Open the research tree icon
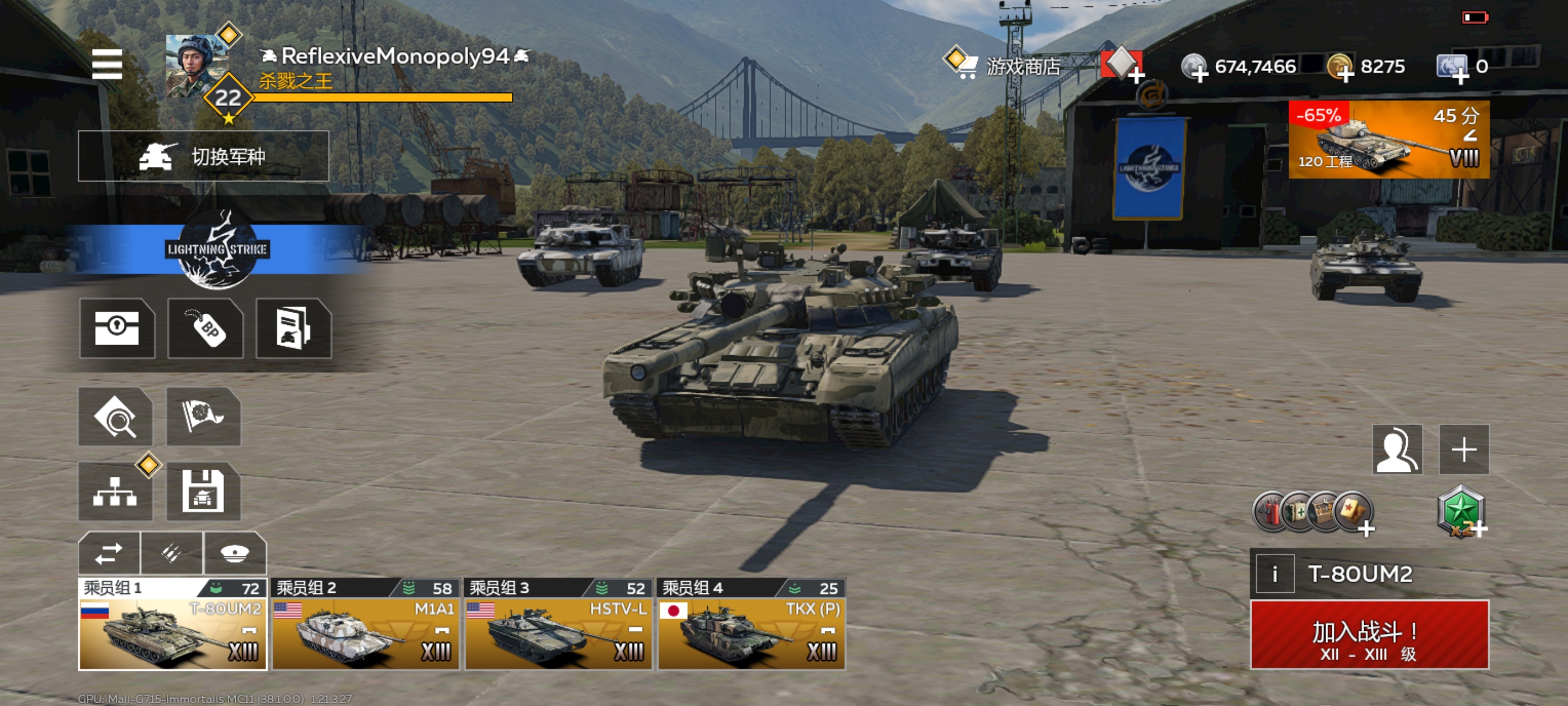Screen dimensions: 1568x706 coord(115,491)
